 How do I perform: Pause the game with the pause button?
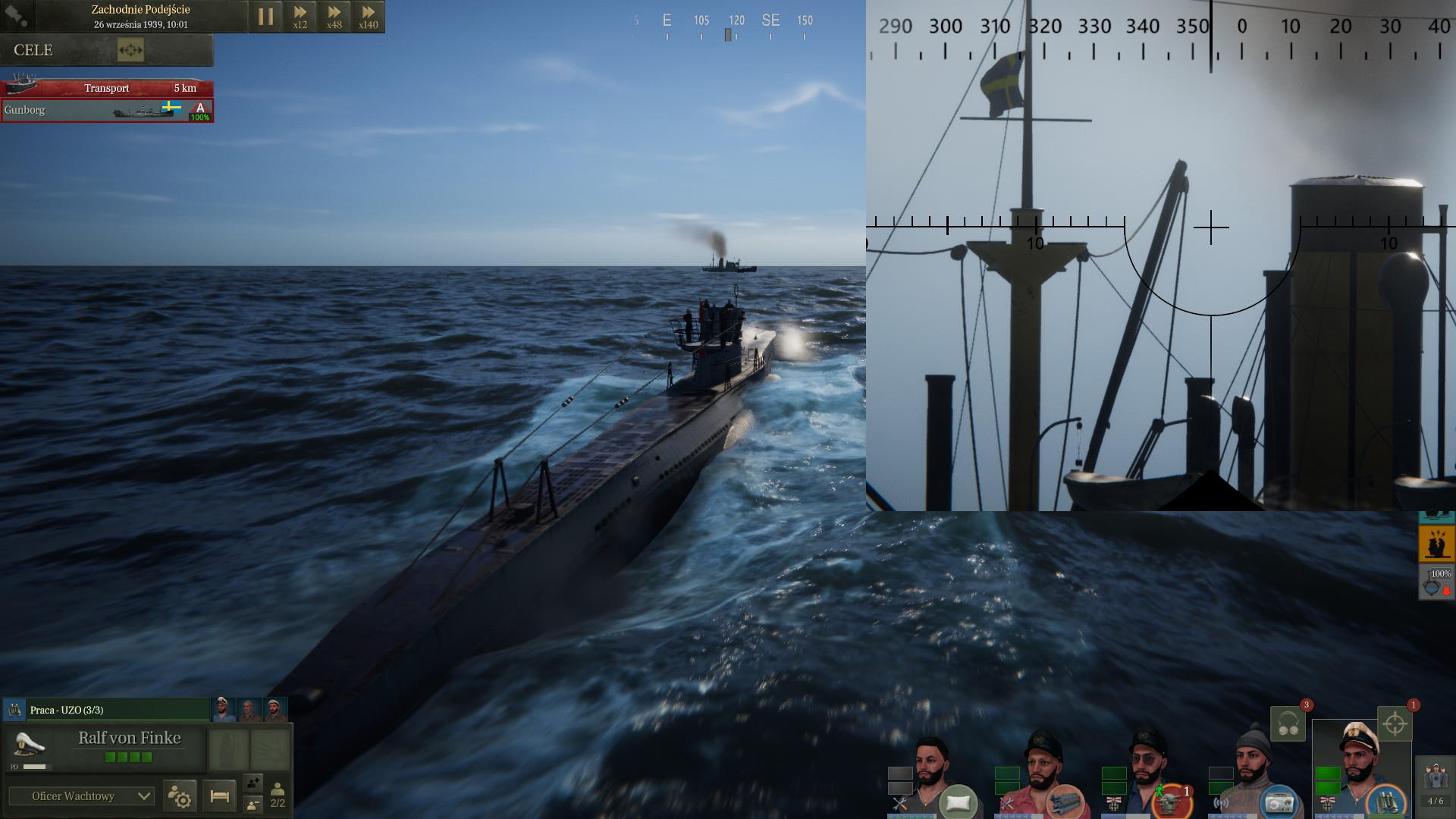(265, 16)
